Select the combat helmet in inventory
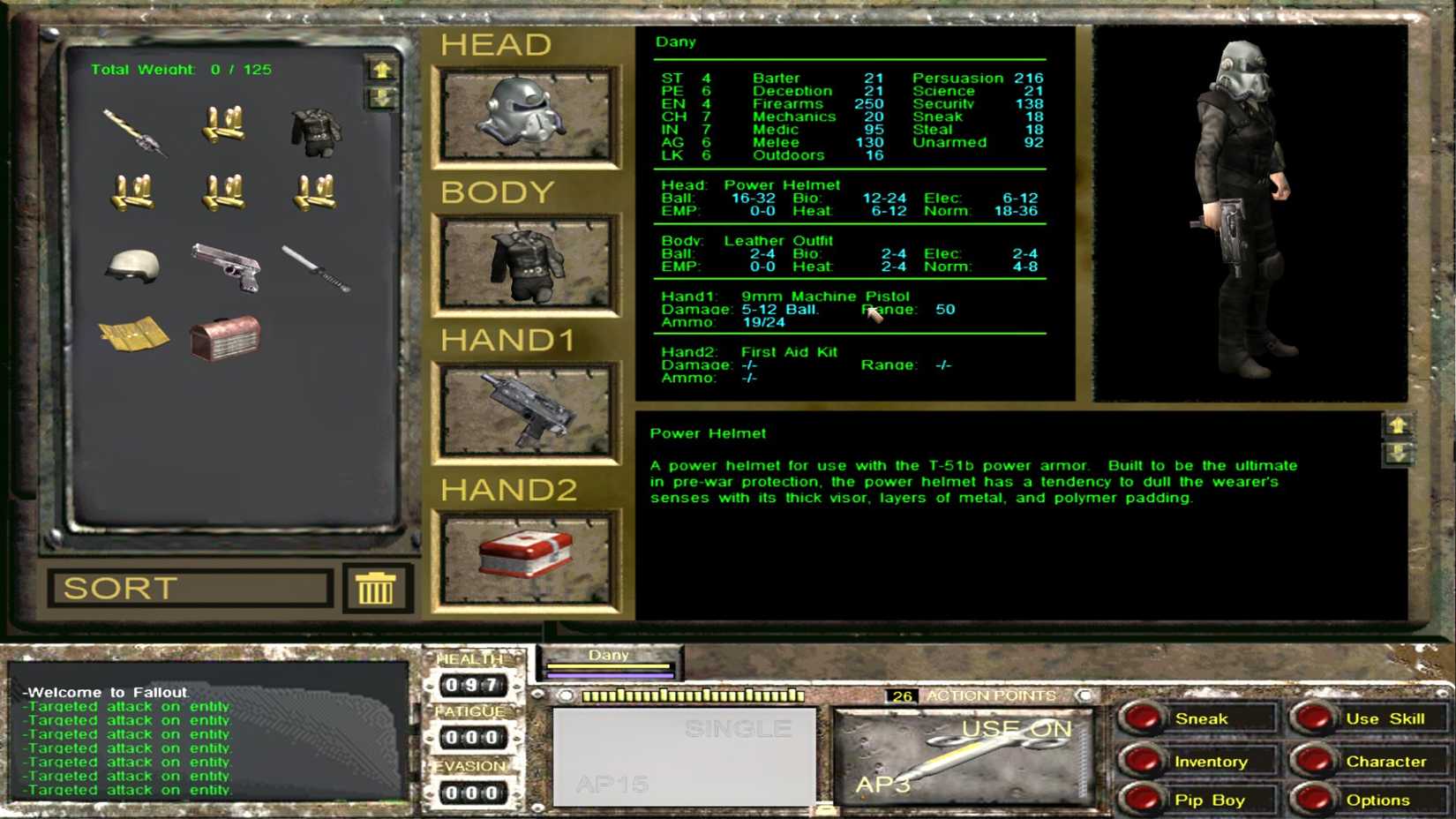The height and width of the screenshot is (819, 1456). coord(132,265)
